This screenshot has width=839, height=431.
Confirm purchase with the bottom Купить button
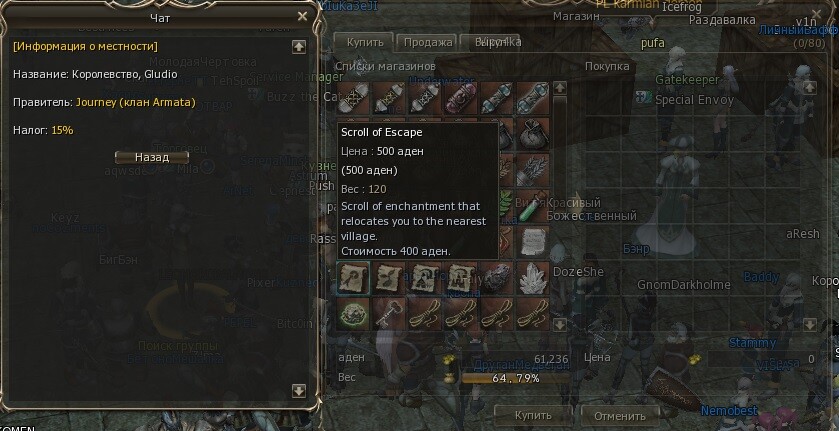[x=532, y=415]
